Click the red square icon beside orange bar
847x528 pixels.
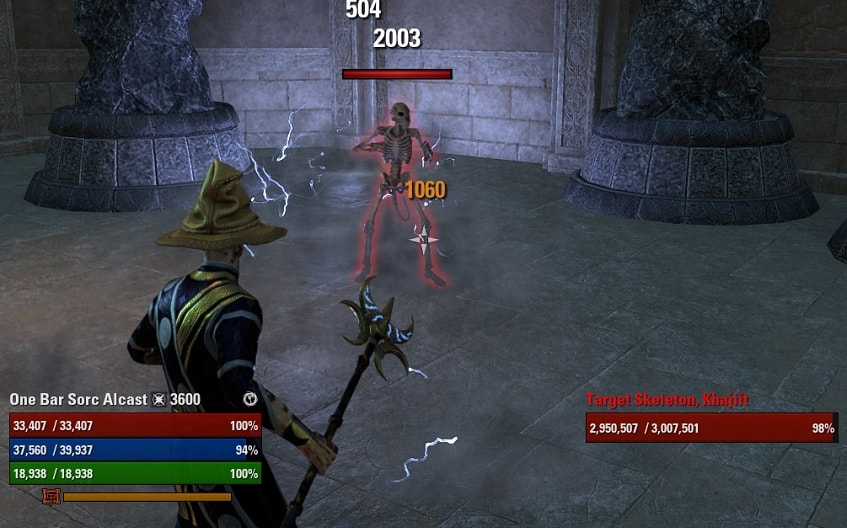[x=52, y=496]
